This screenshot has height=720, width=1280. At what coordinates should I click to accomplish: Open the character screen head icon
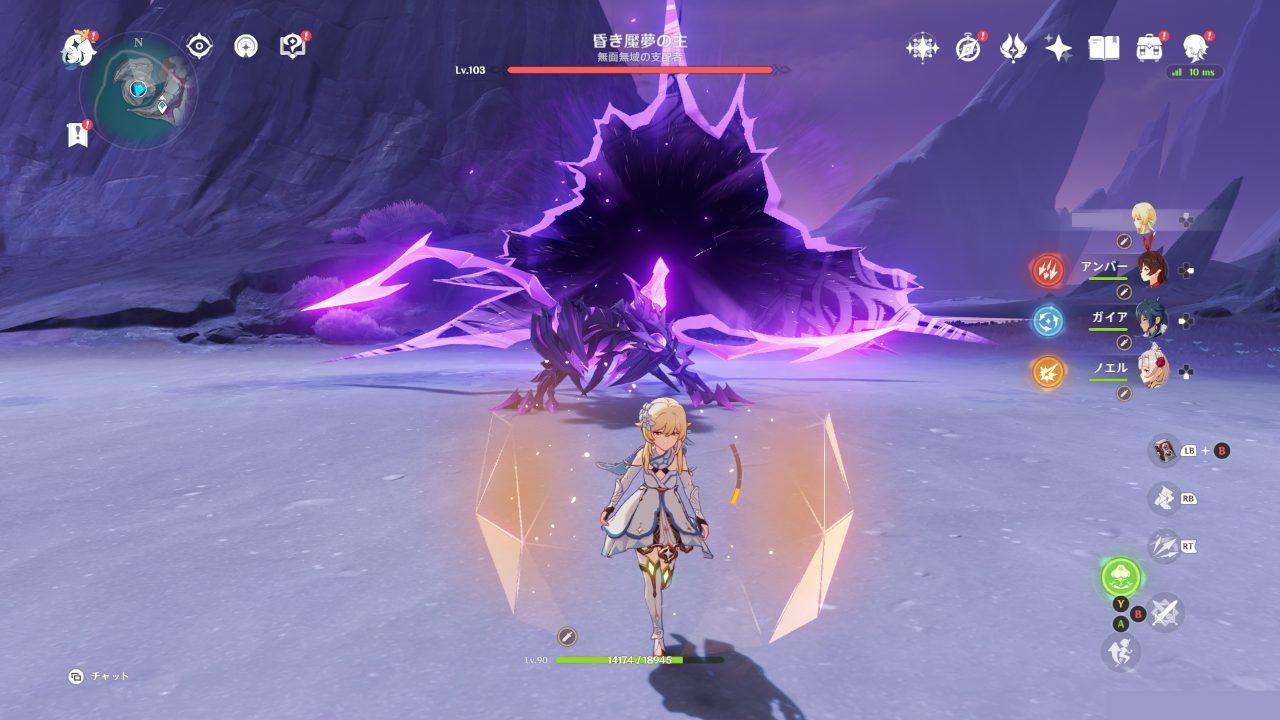click(x=1194, y=48)
